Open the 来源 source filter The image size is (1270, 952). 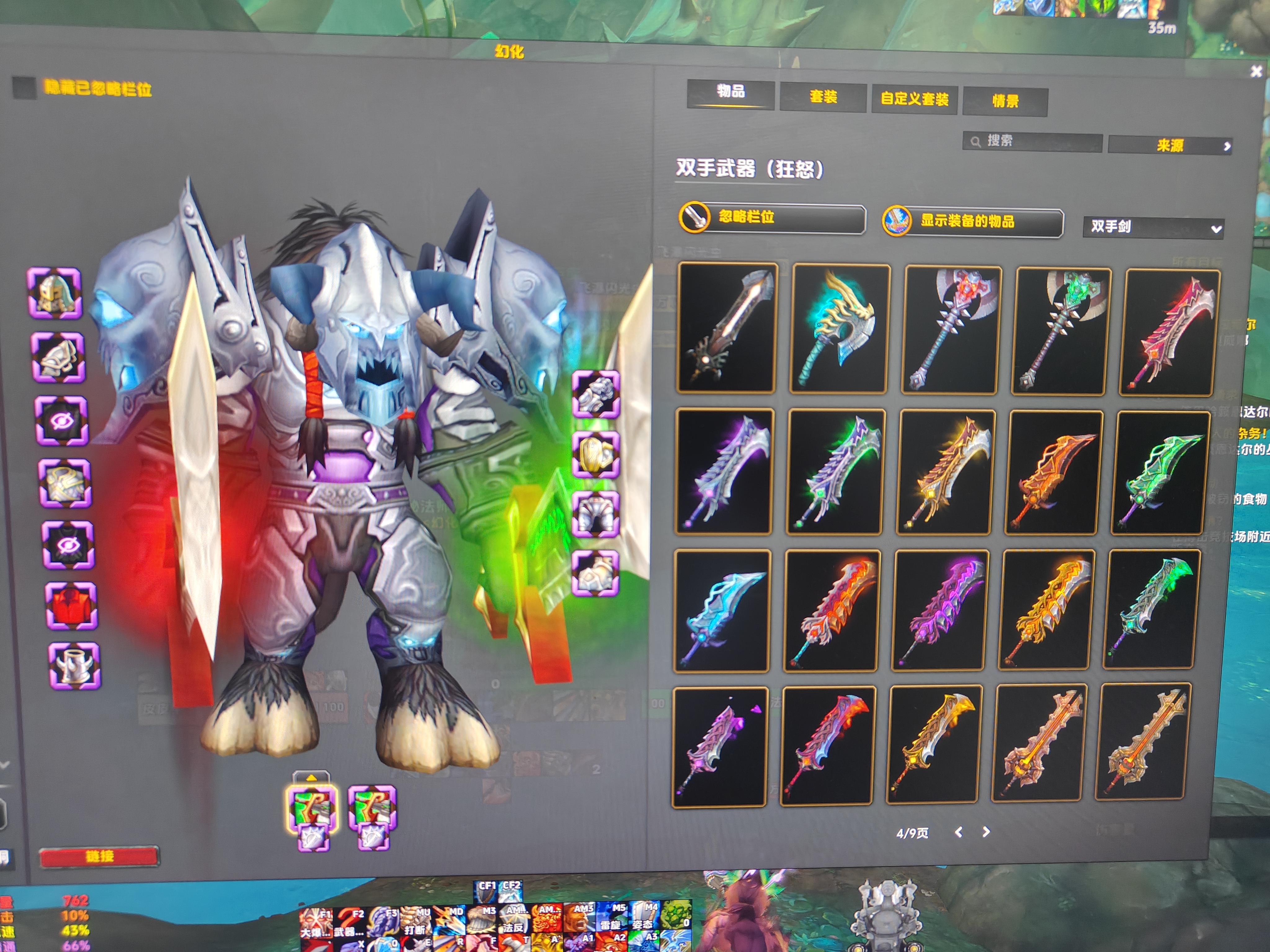[1170, 146]
